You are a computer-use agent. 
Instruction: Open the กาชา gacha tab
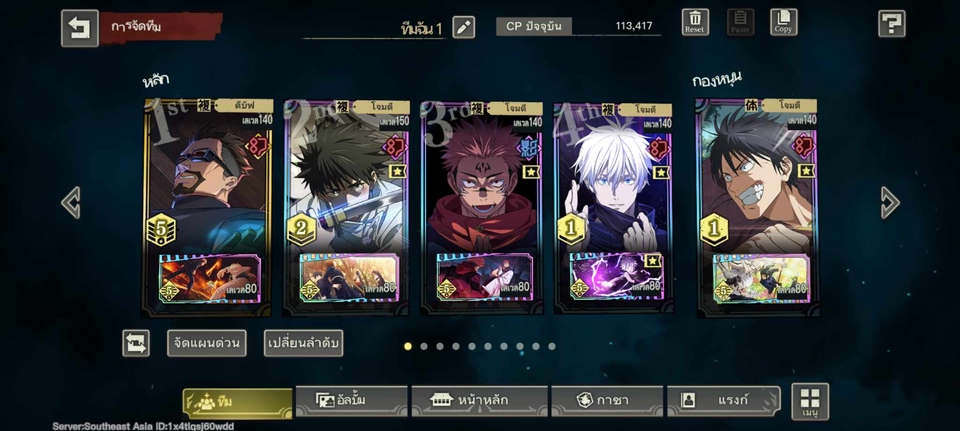[x=607, y=400]
